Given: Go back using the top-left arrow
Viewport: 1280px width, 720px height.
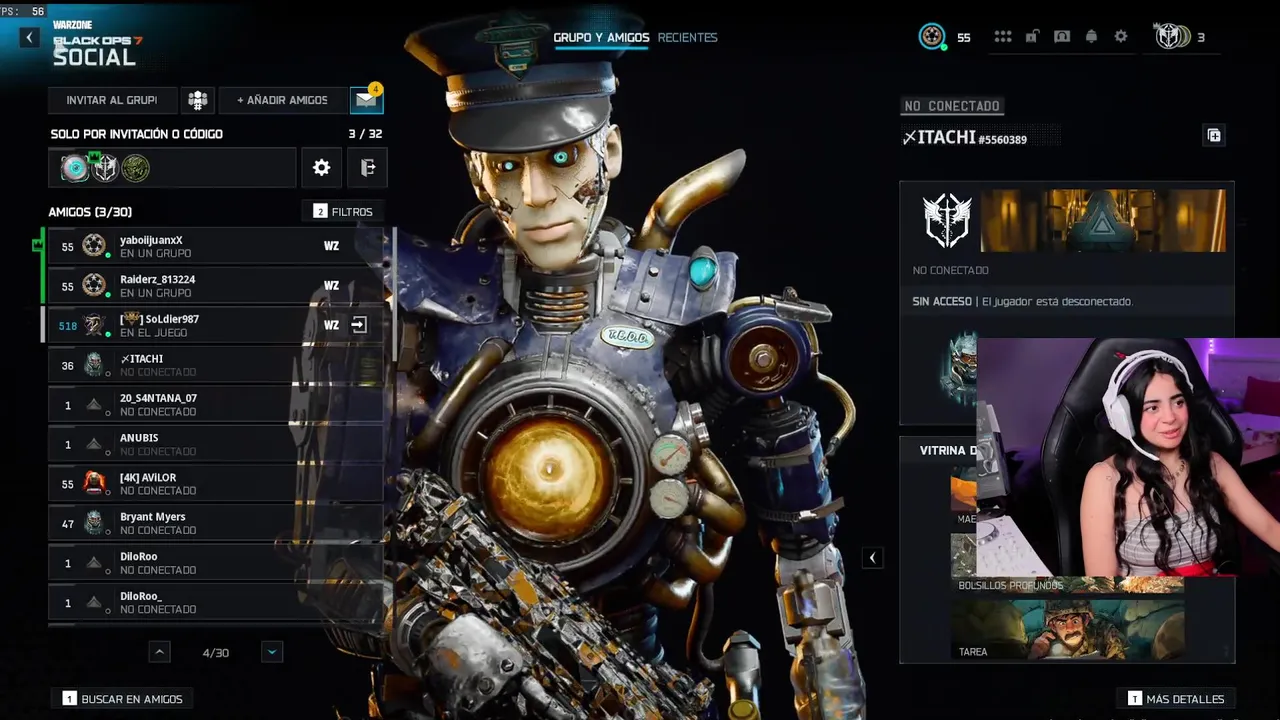Looking at the screenshot, I should pyautogui.click(x=29, y=38).
